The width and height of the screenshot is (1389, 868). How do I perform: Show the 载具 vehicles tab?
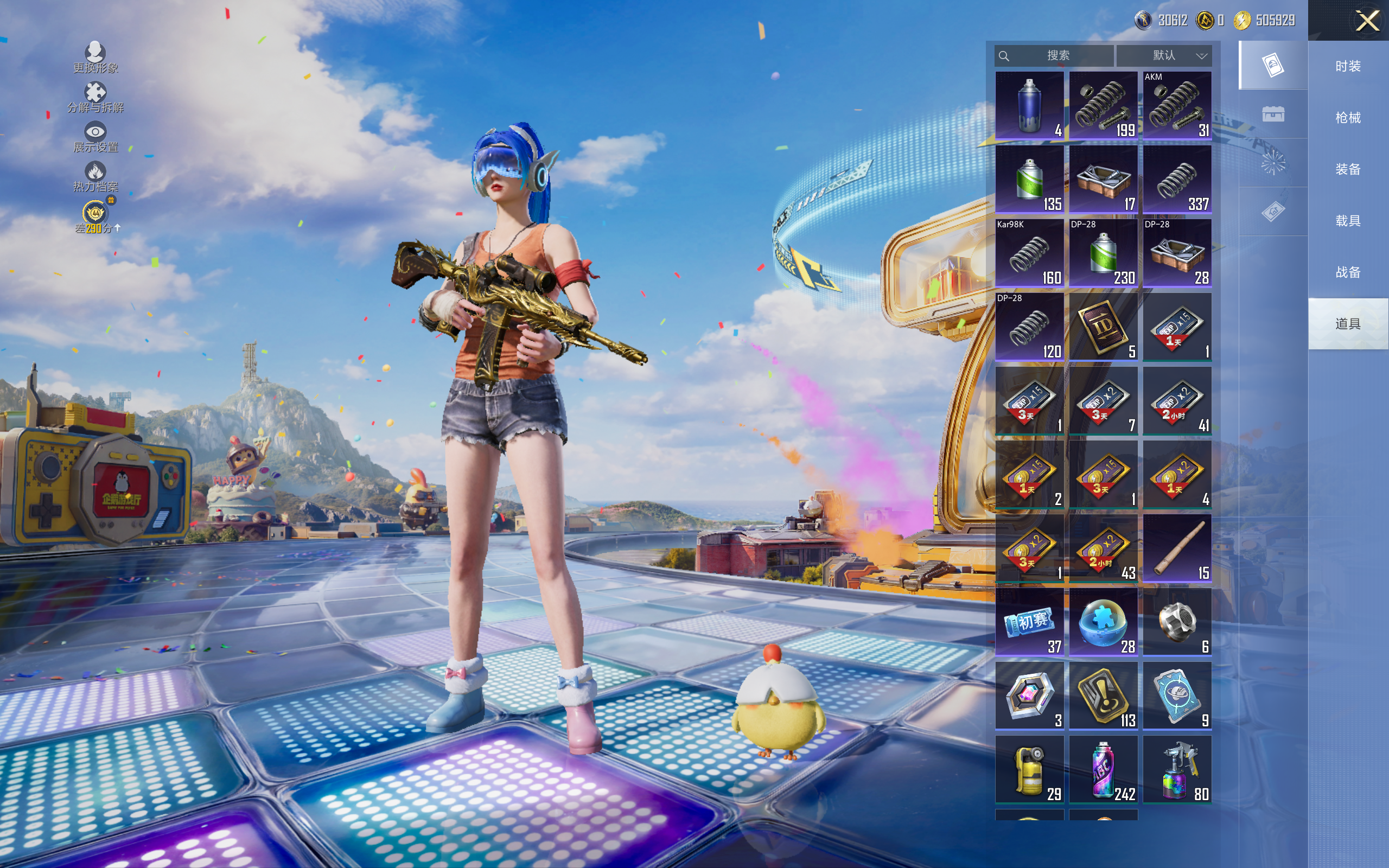coord(1348,221)
